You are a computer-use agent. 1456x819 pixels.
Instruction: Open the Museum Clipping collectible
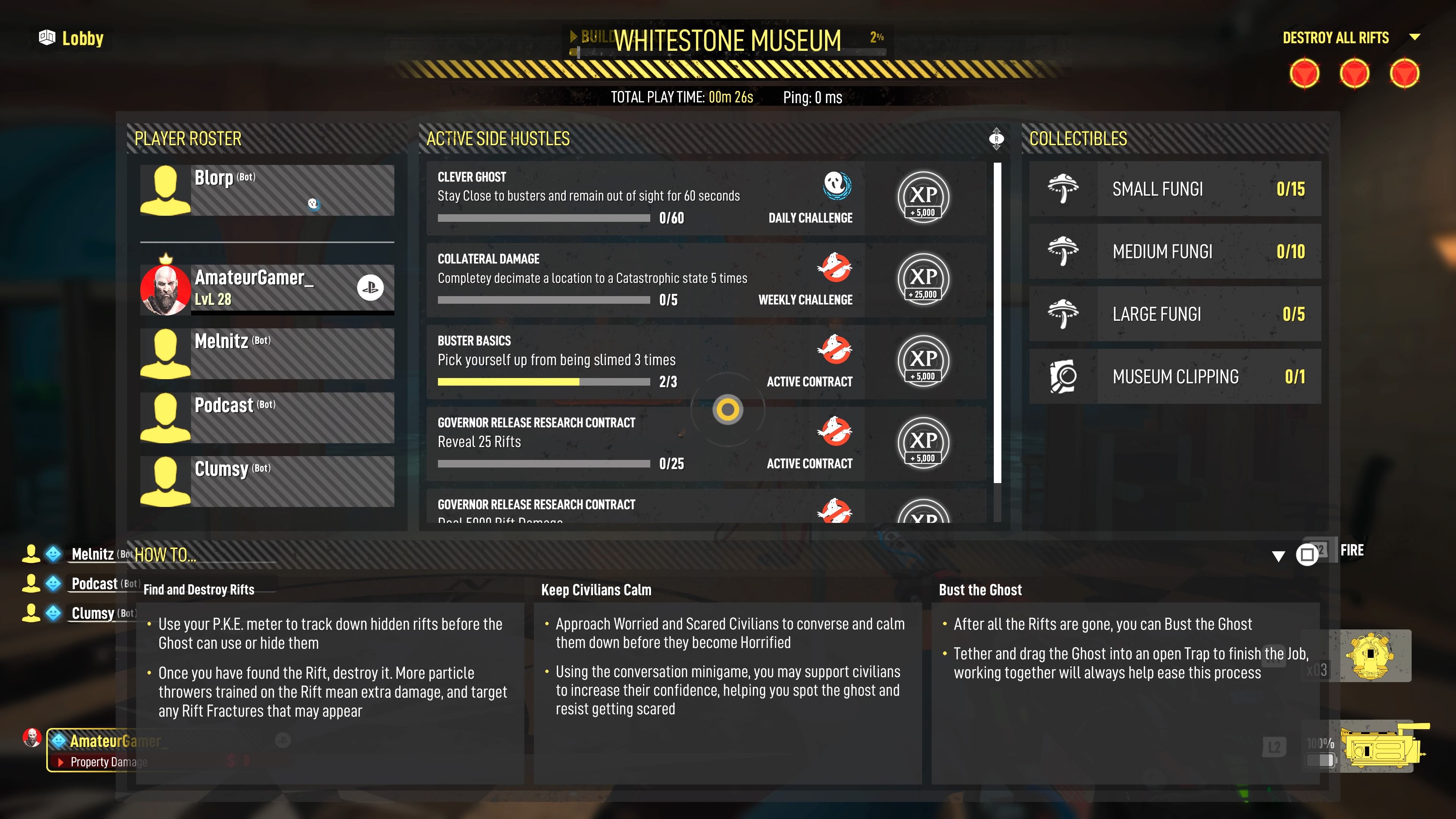coord(1175,377)
